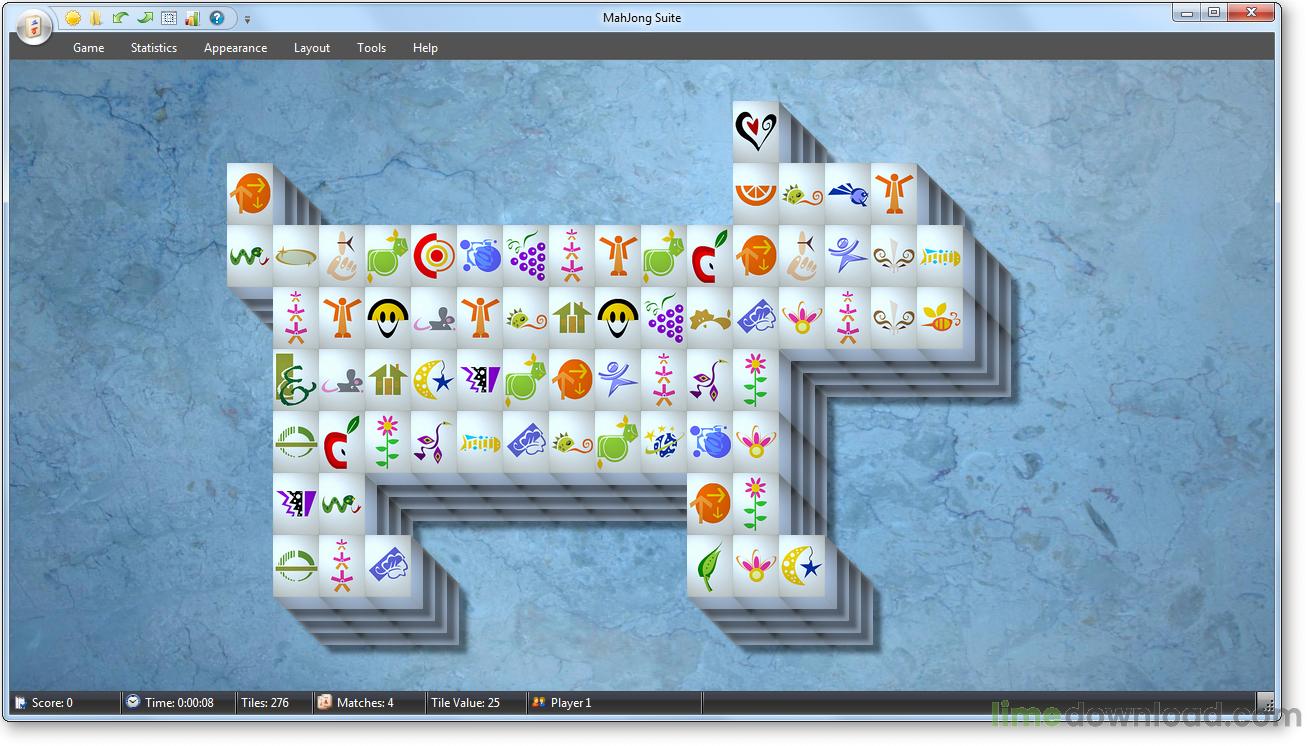This screenshot has height=746, width=1309.
Task: Start a new game using the sunburst toolbar icon
Action: (73, 18)
